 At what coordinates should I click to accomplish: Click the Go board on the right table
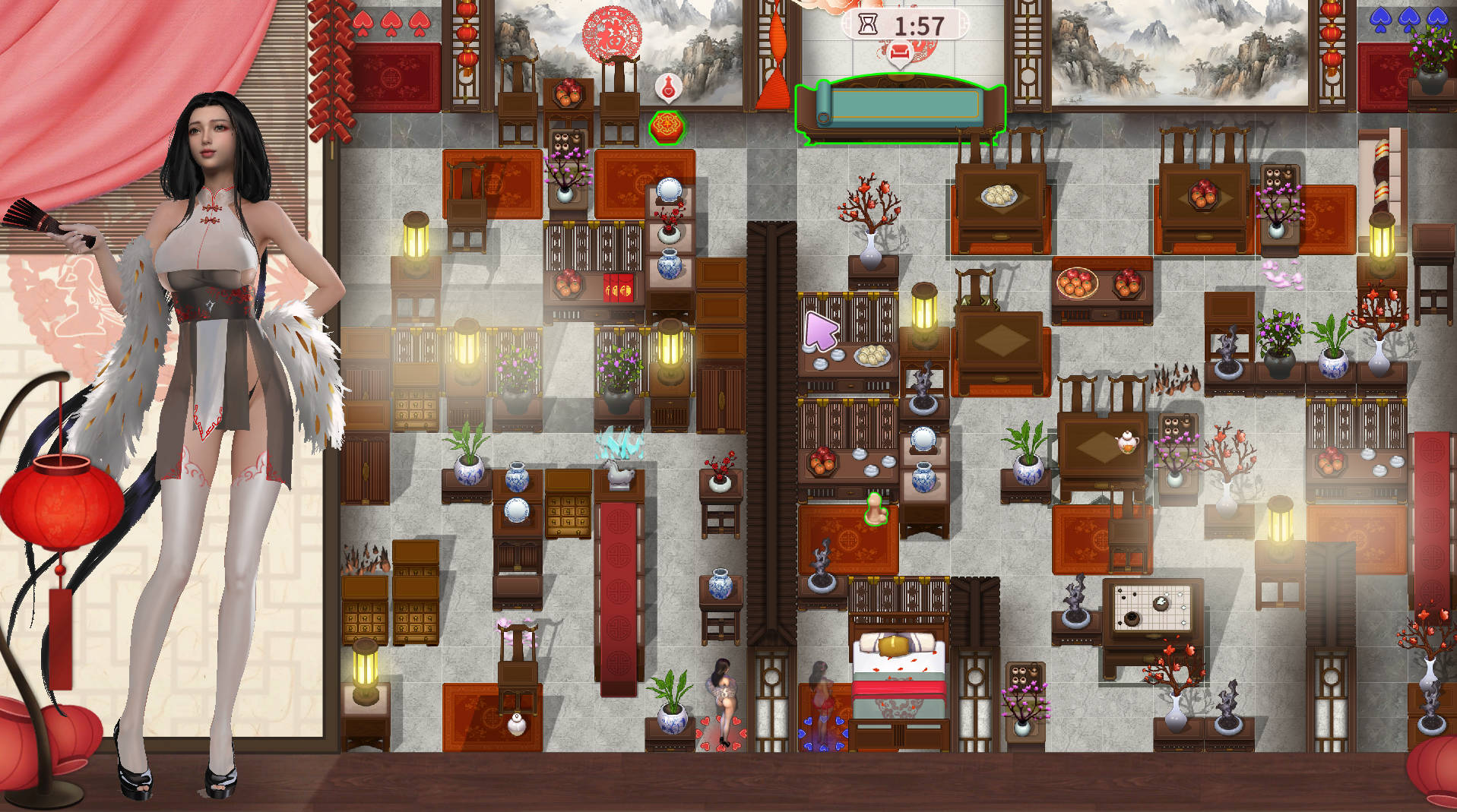(1152, 608)
